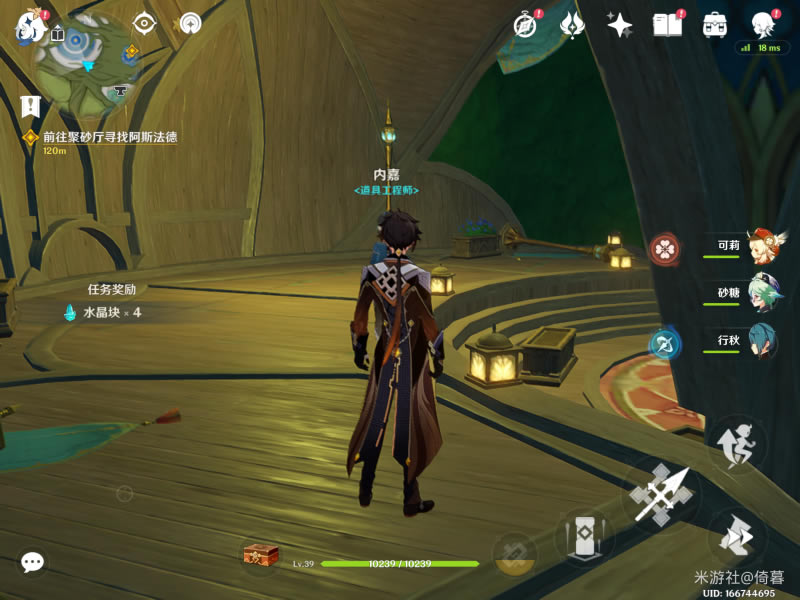The width and height of the screenshot is (800, 600).
Task: Switch to party member 砂糖
Action: point(762,294)
